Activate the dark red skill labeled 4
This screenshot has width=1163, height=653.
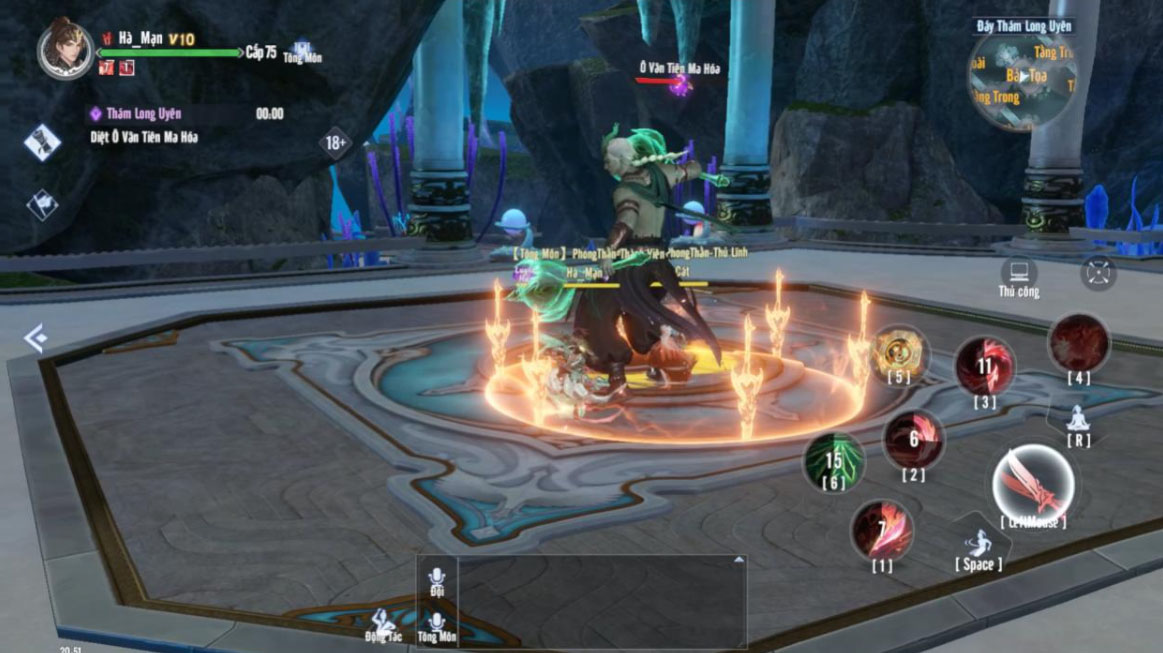pos(1078,345)
